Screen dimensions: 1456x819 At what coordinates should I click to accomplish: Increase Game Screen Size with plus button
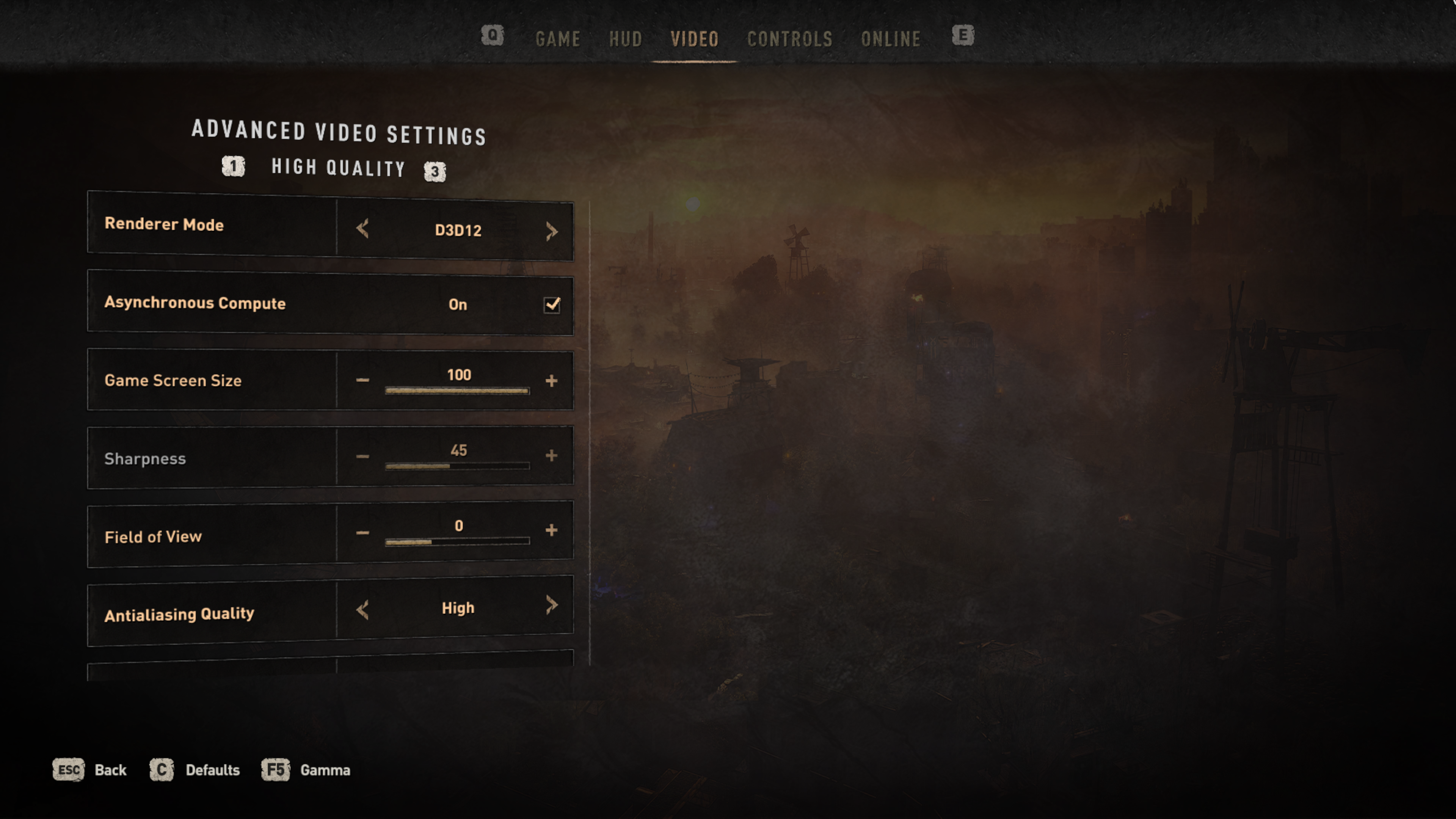(x=551, y=380)
